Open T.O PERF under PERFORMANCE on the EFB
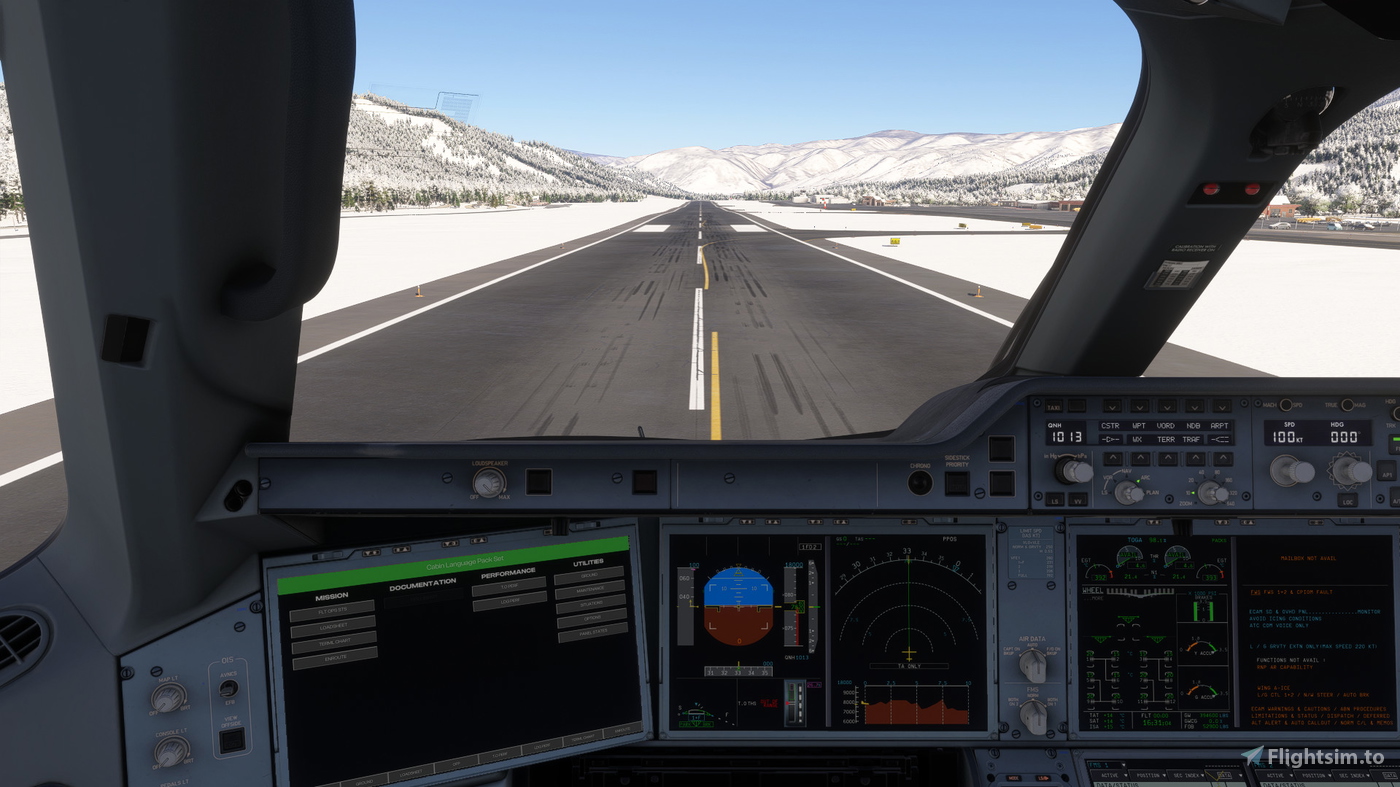Image resolution: width=1400 pixels, height=787 pixels. click(x=509, y=587)
